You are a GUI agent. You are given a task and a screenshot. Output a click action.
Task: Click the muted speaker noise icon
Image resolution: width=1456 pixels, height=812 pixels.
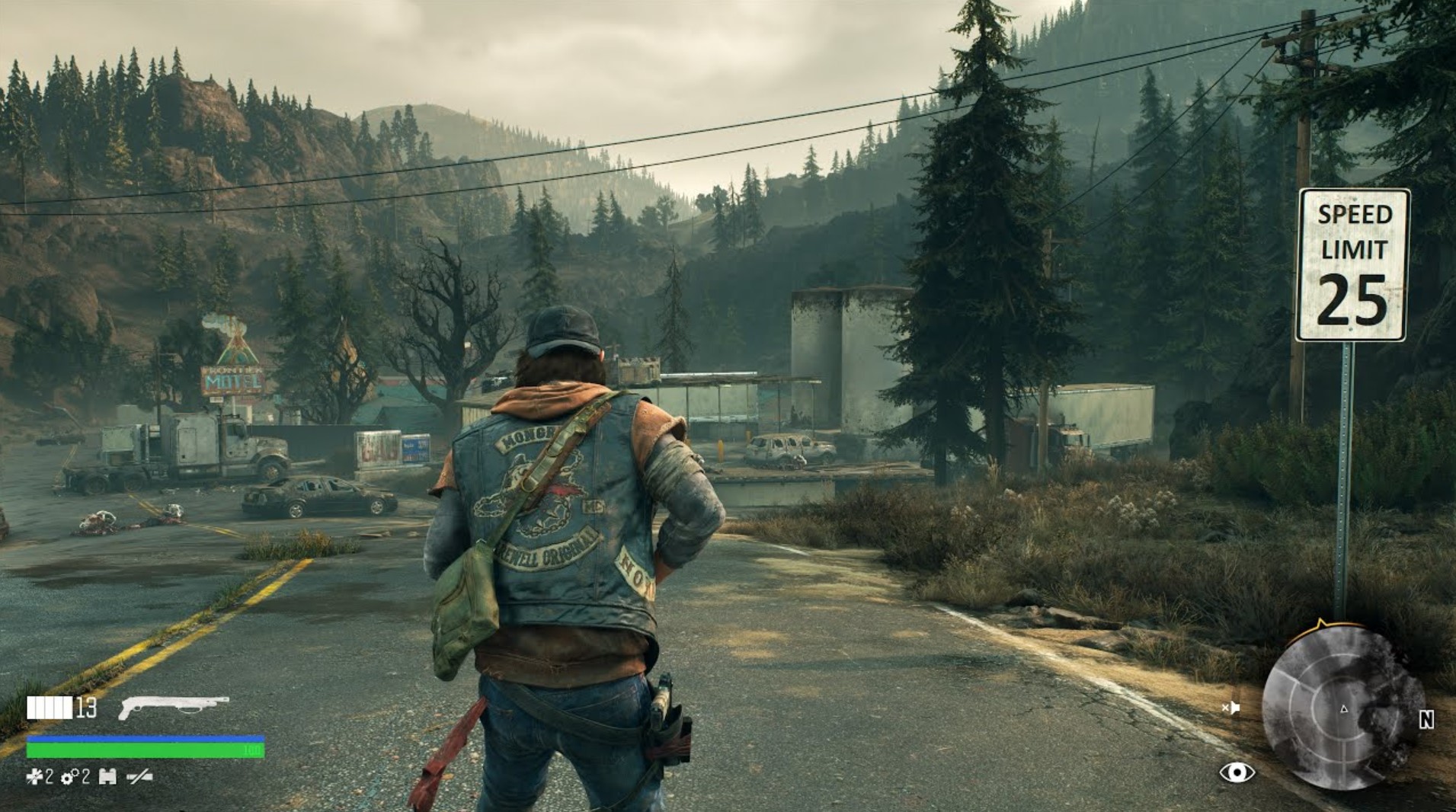click(x=1230, y=708)
